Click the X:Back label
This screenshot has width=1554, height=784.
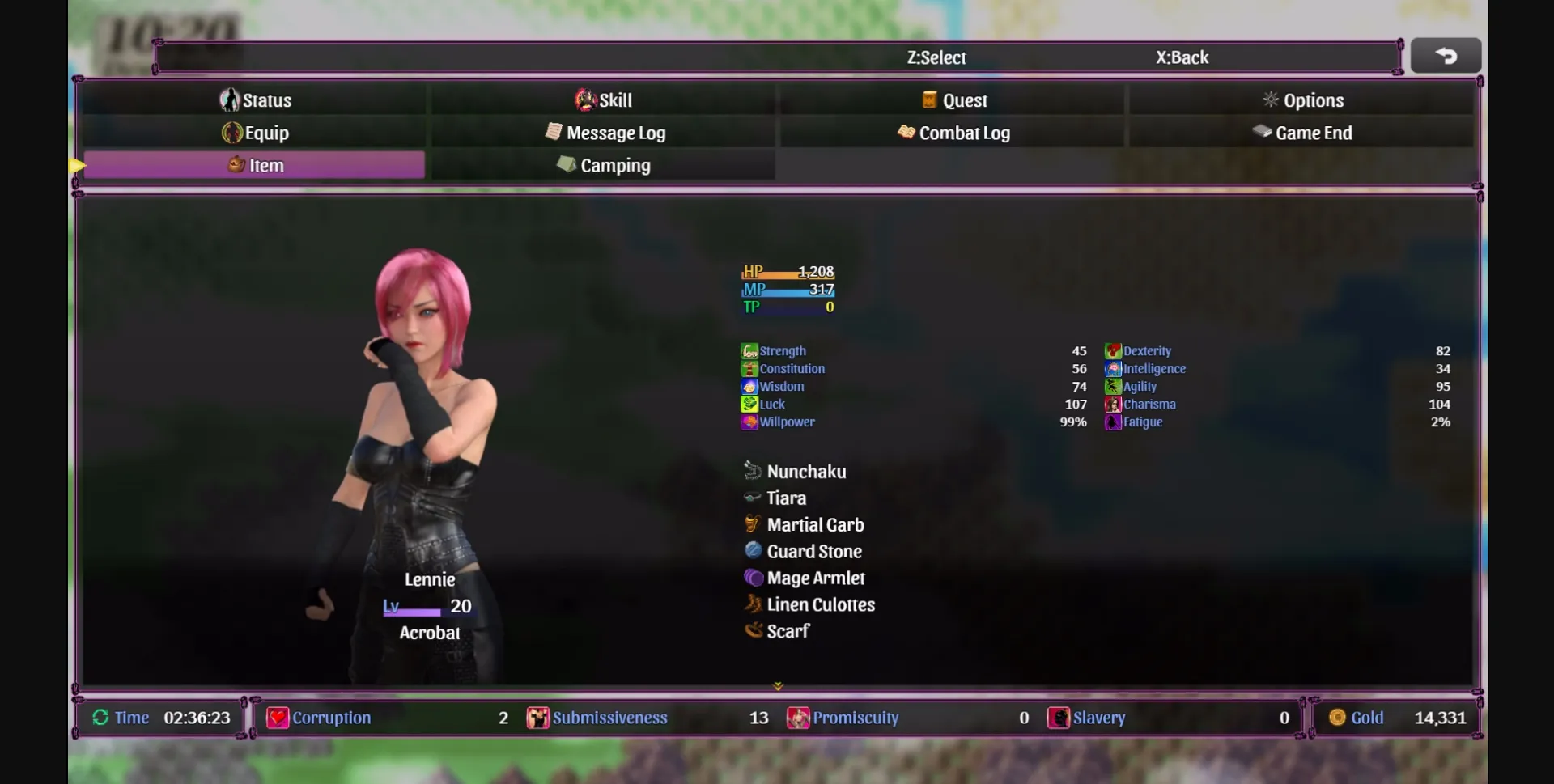pos(1182,57)
